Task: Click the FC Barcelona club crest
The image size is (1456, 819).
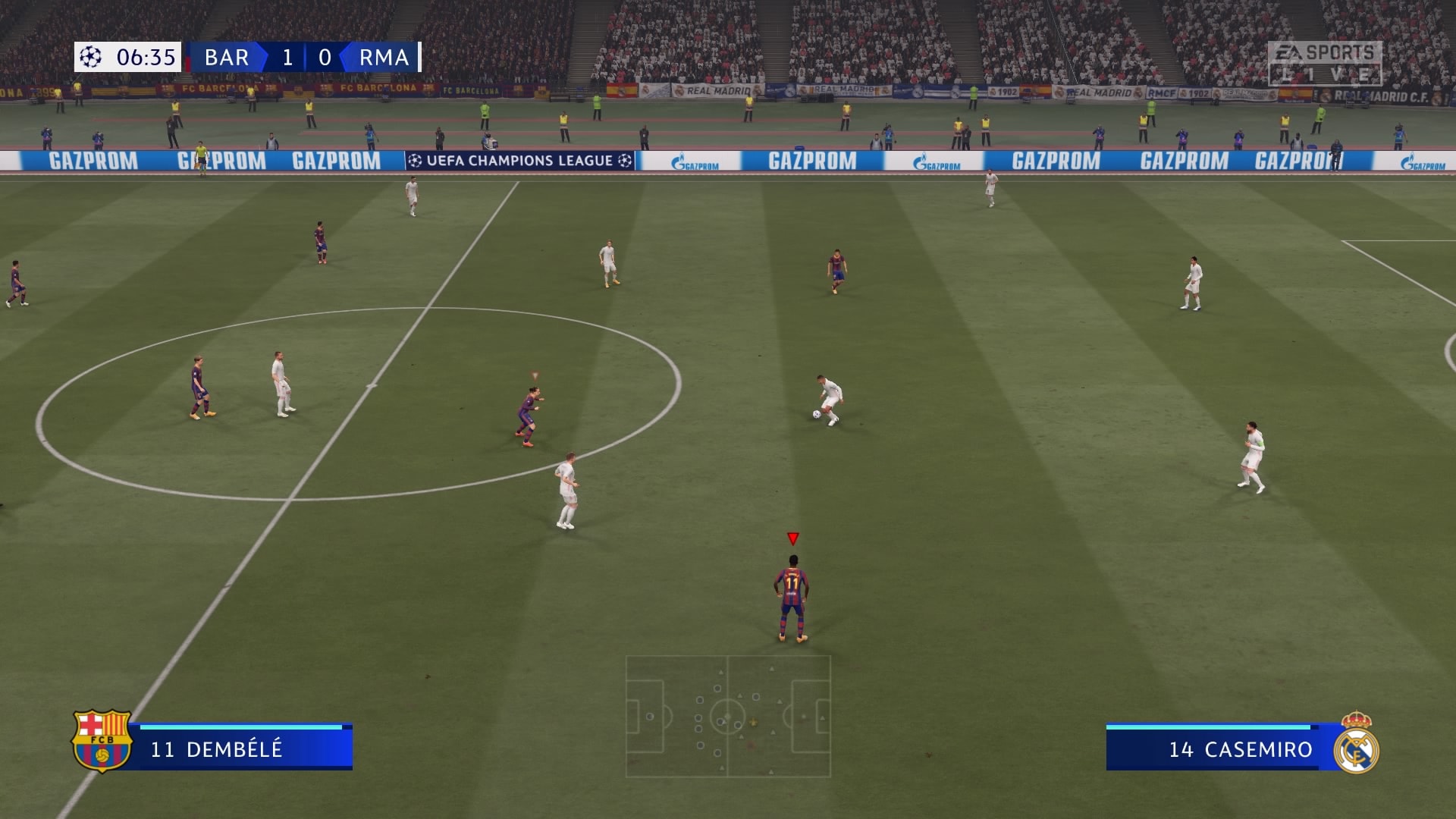Action: point(102,741)
